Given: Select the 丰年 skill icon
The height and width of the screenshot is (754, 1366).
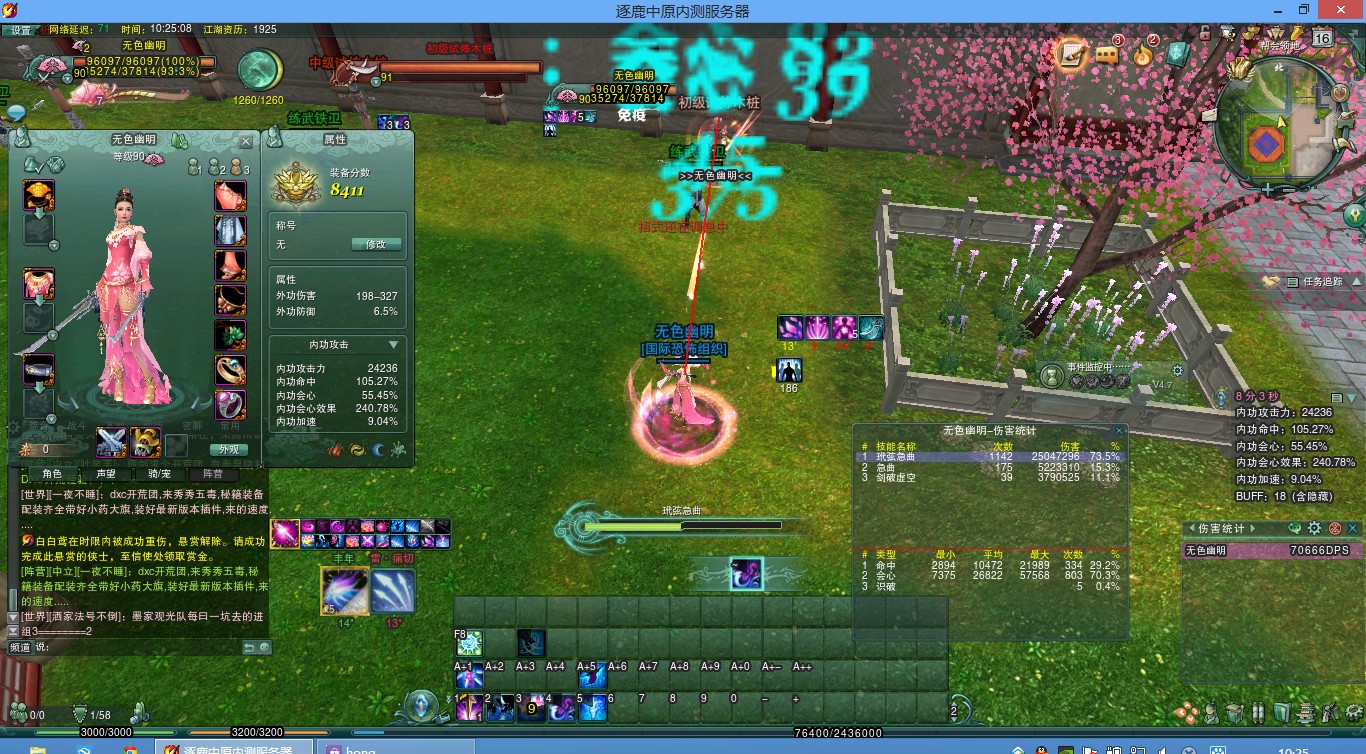Looking at the screenshot, I should click(344, 590).
